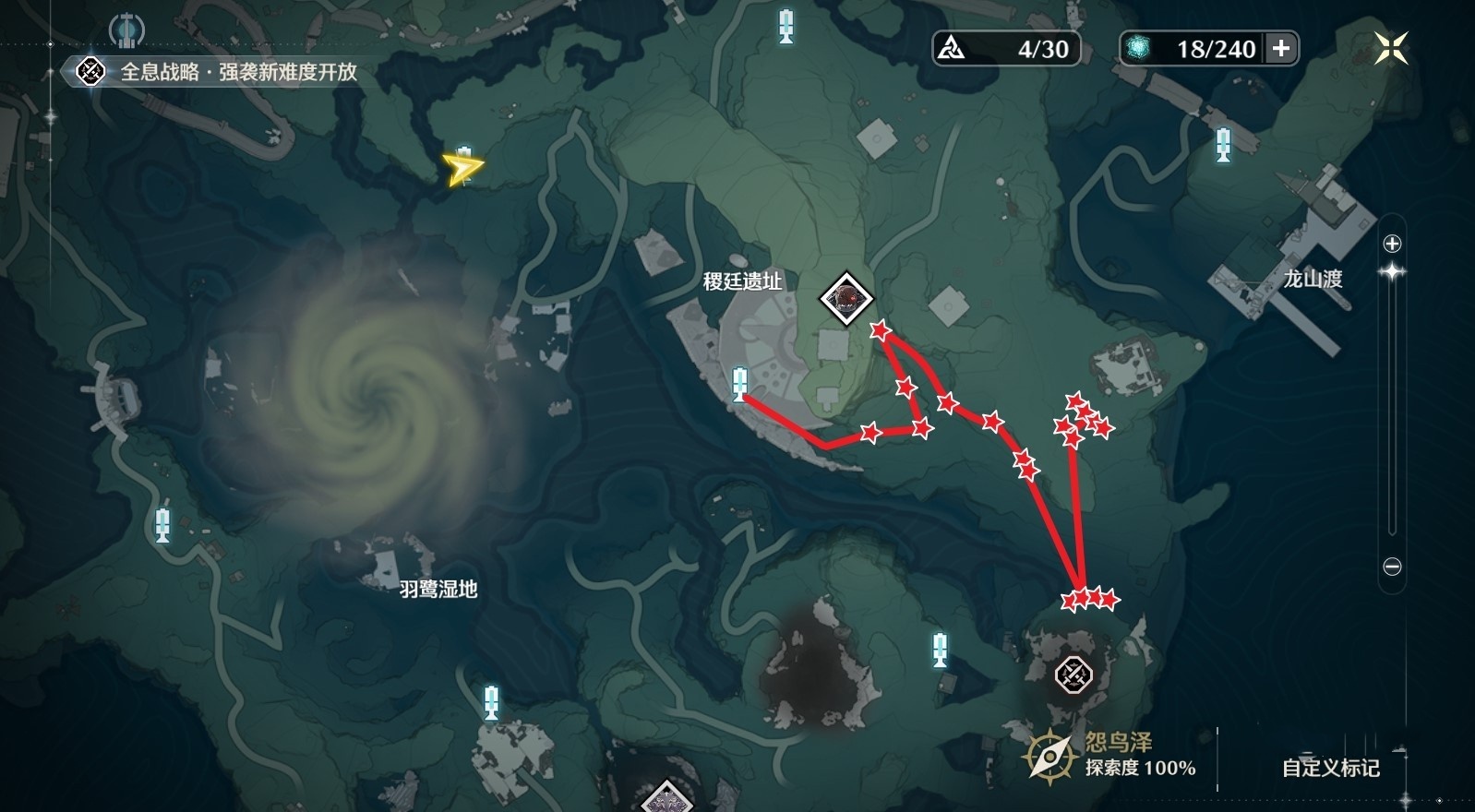Click the boss marker near 稷廷遗址
This screenshot has width=1475, height=812.
(848, 297)
